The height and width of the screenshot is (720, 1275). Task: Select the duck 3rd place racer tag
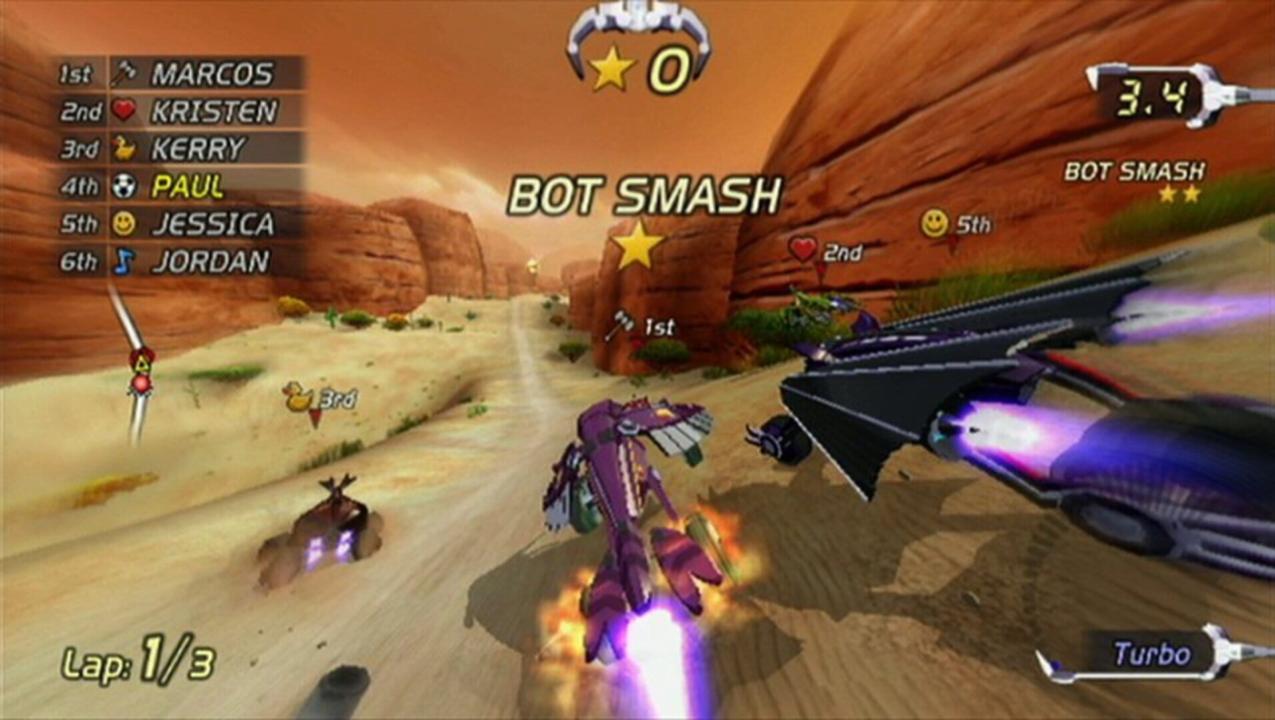click(320, 398)
